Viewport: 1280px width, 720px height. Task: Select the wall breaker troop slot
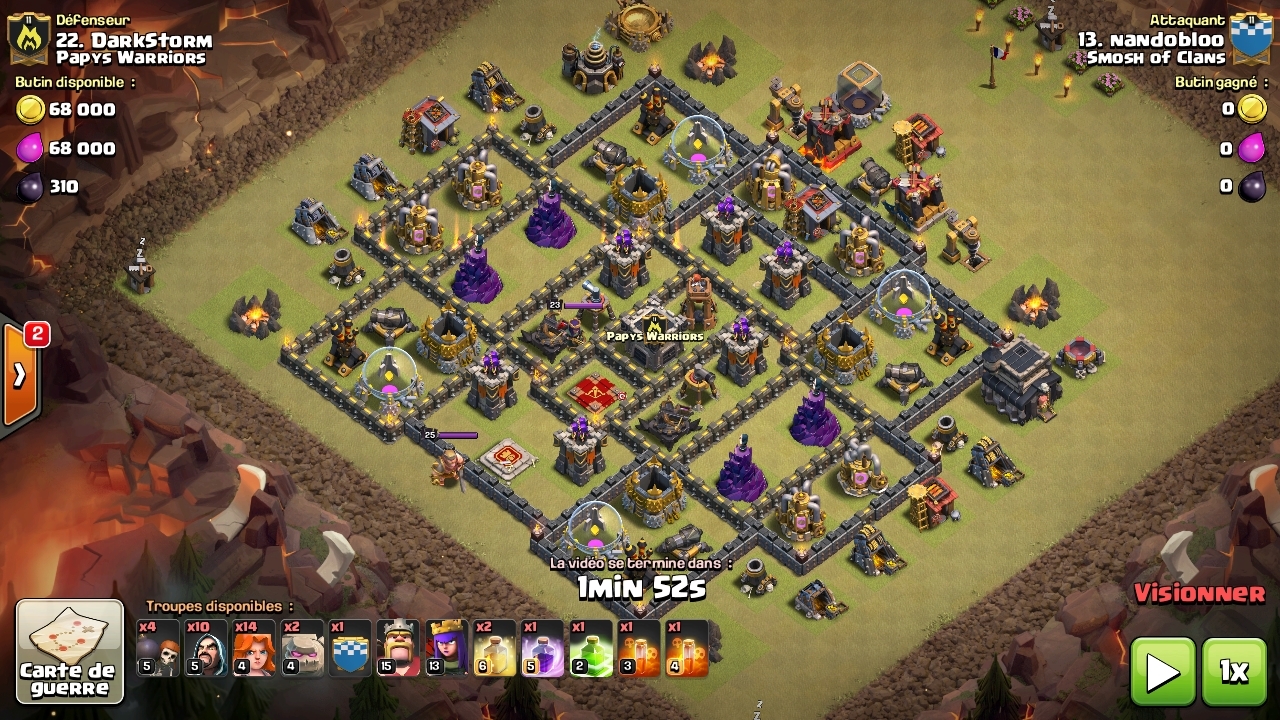(158, 648)
